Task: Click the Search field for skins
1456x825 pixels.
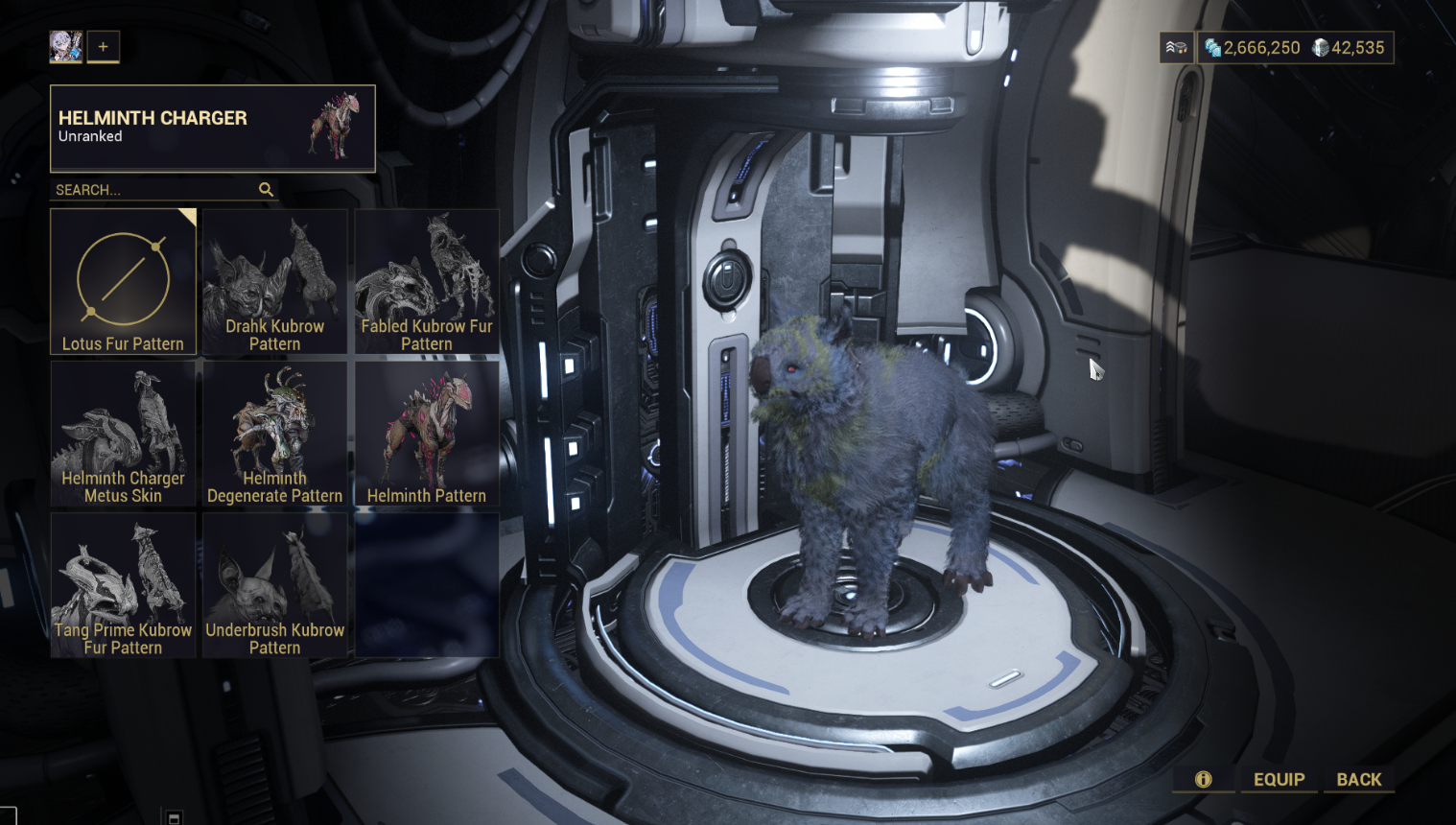Action: [153, 190]
